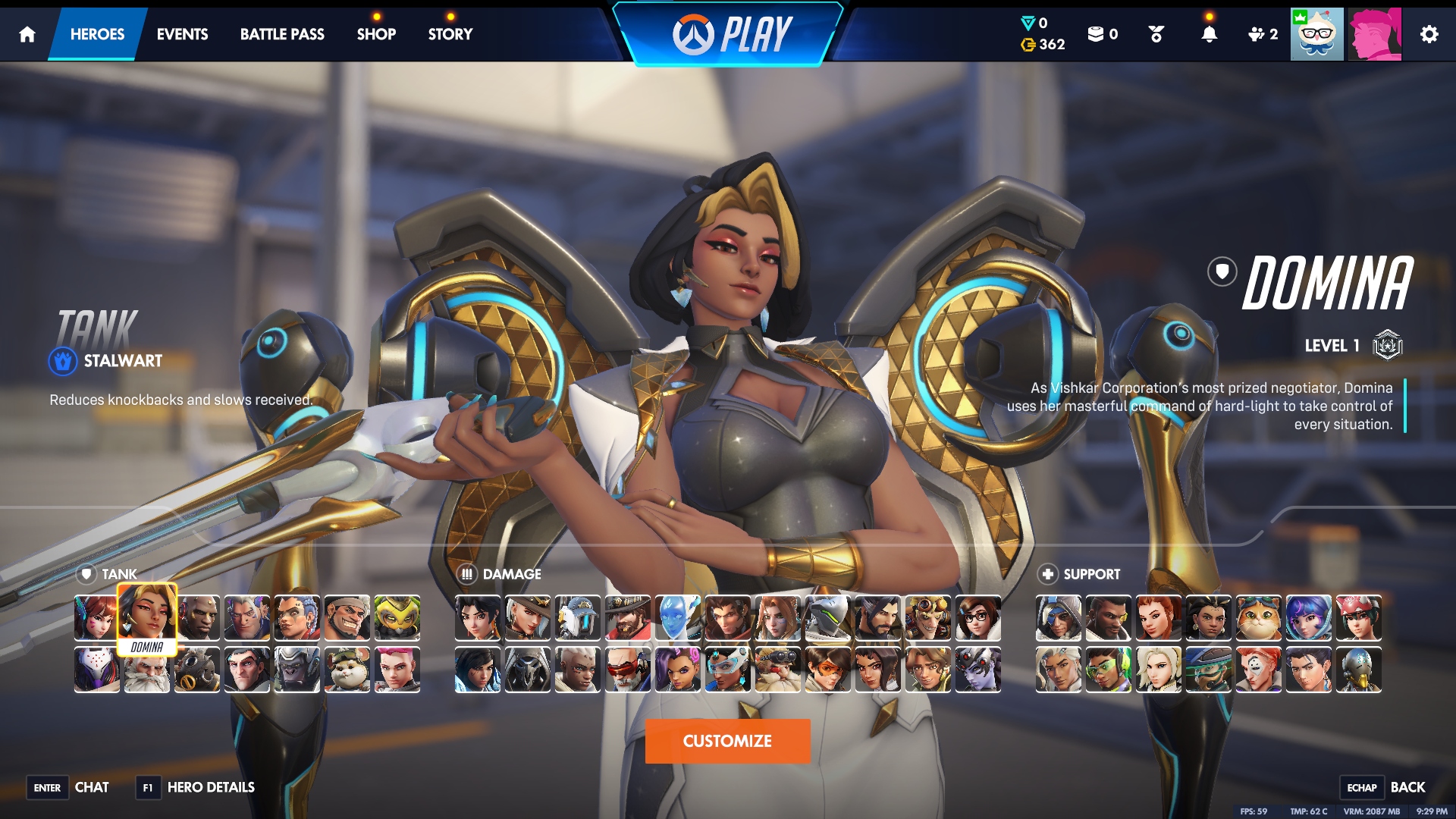Viewport: 1456px width, 819px height.
Task: Select the Mercy portrait
Action: point(1158,670)
